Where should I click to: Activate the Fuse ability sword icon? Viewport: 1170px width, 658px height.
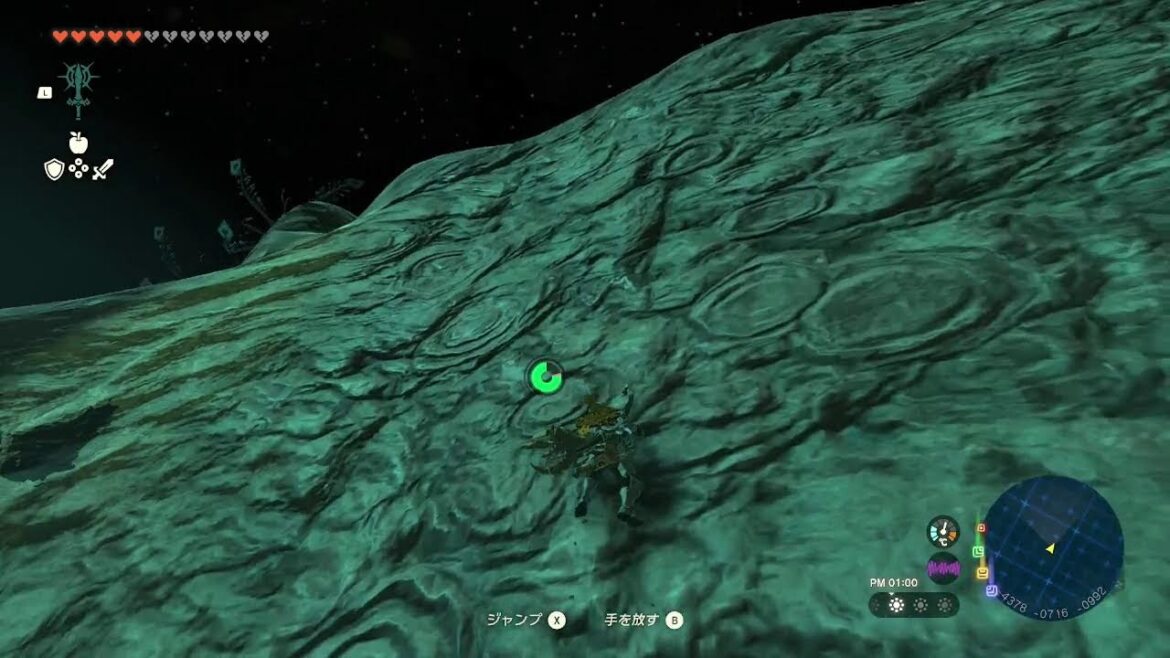pyautogui.click(x=77, y=90)
